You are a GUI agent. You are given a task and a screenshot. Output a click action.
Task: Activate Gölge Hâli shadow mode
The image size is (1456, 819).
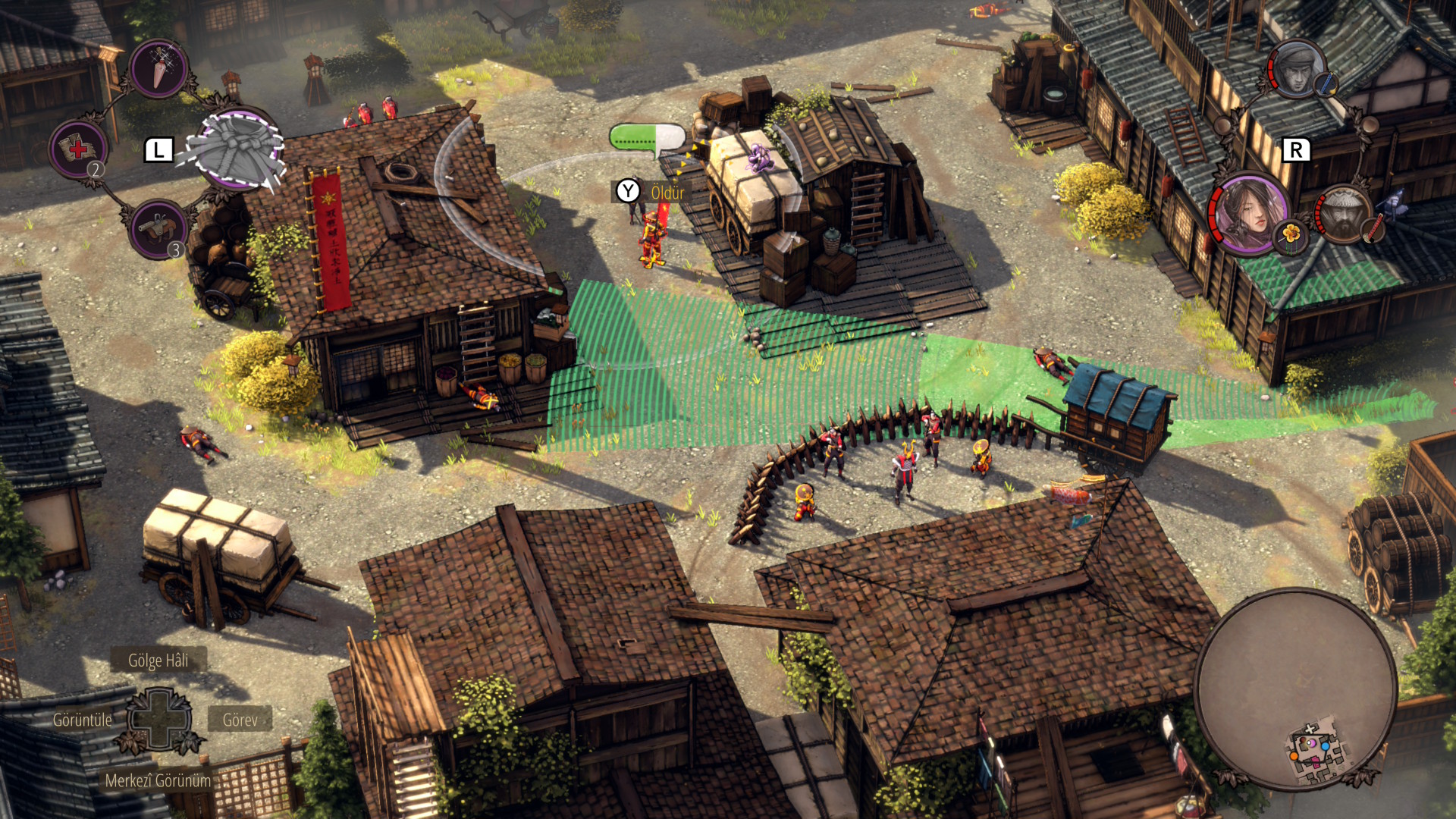tap(158, 661)
